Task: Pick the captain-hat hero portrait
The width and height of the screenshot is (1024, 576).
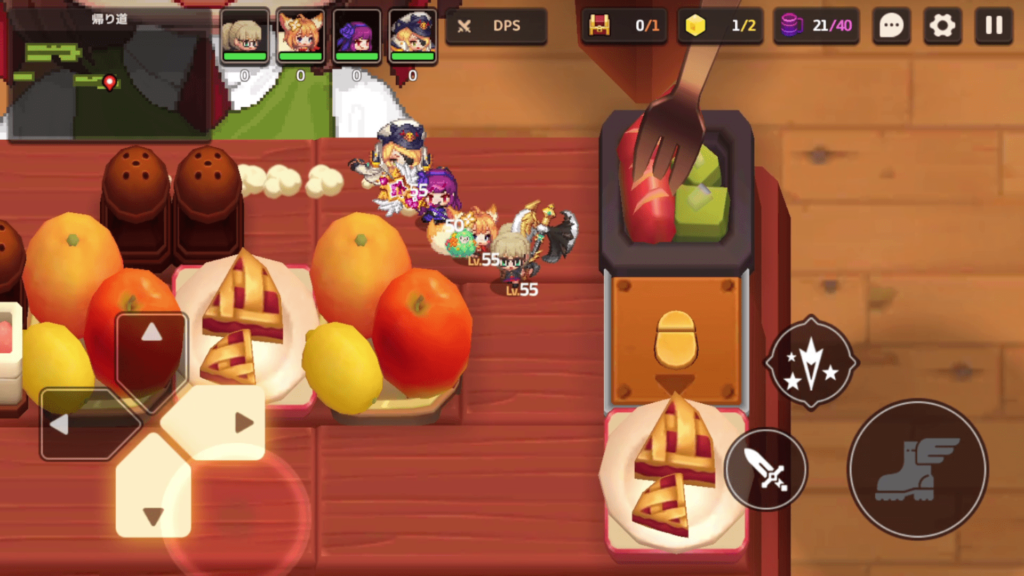Action: [x=412, y=35]
